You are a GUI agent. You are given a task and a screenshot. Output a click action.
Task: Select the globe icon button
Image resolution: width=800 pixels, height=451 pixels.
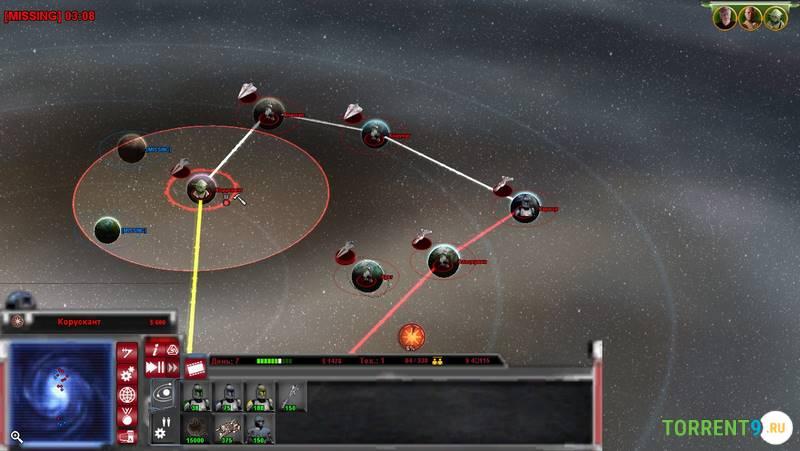pyautogui.click(x=127, y=394)
